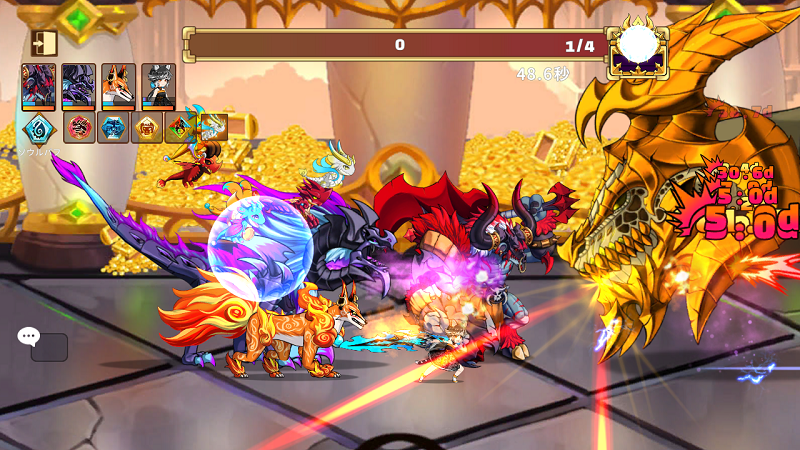Select the red-black dragon hero portrait
The width and height of the screenshot is (800, 450).
pos(39,86)
